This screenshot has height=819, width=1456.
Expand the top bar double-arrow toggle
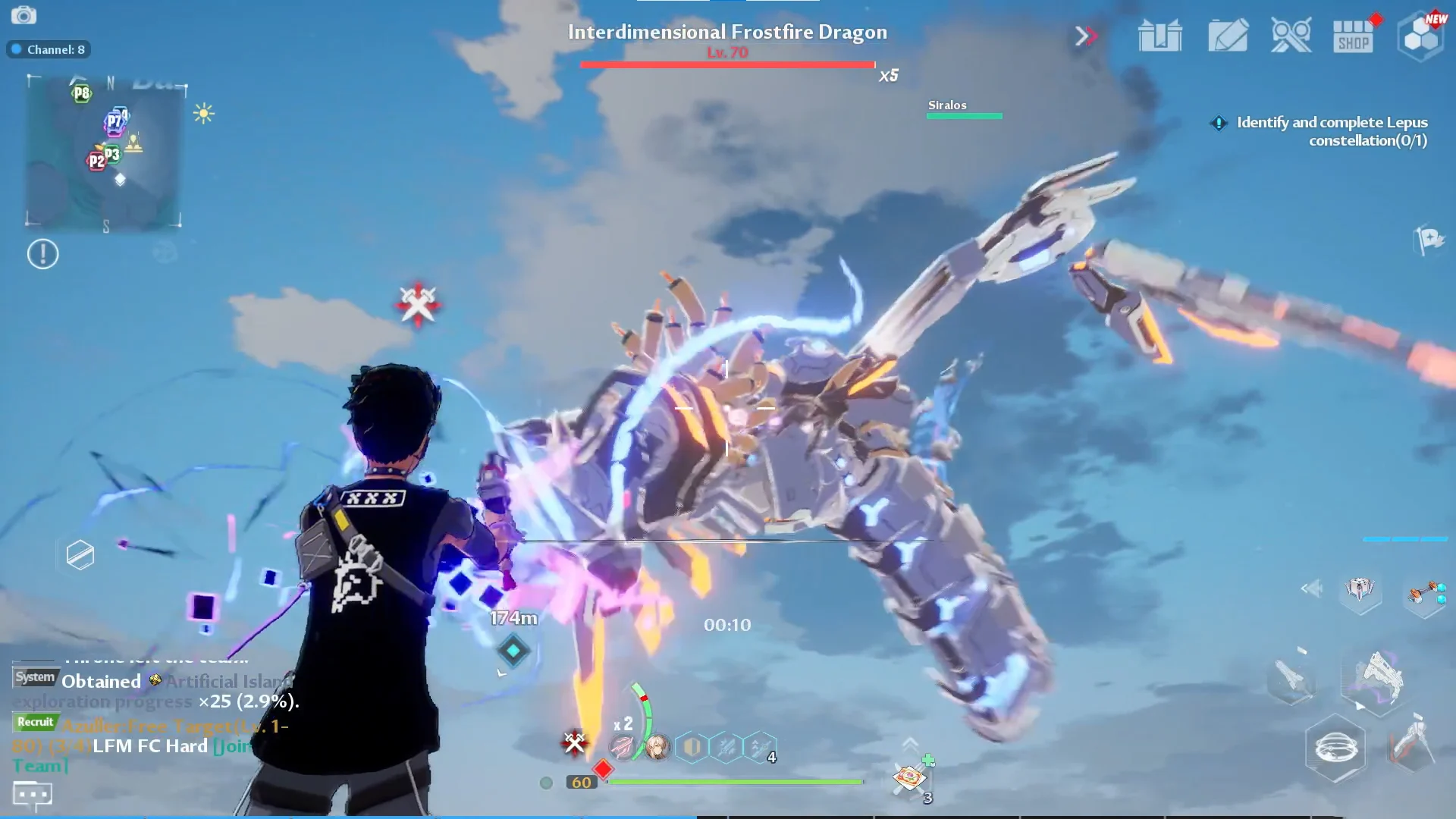point(1085,36)
